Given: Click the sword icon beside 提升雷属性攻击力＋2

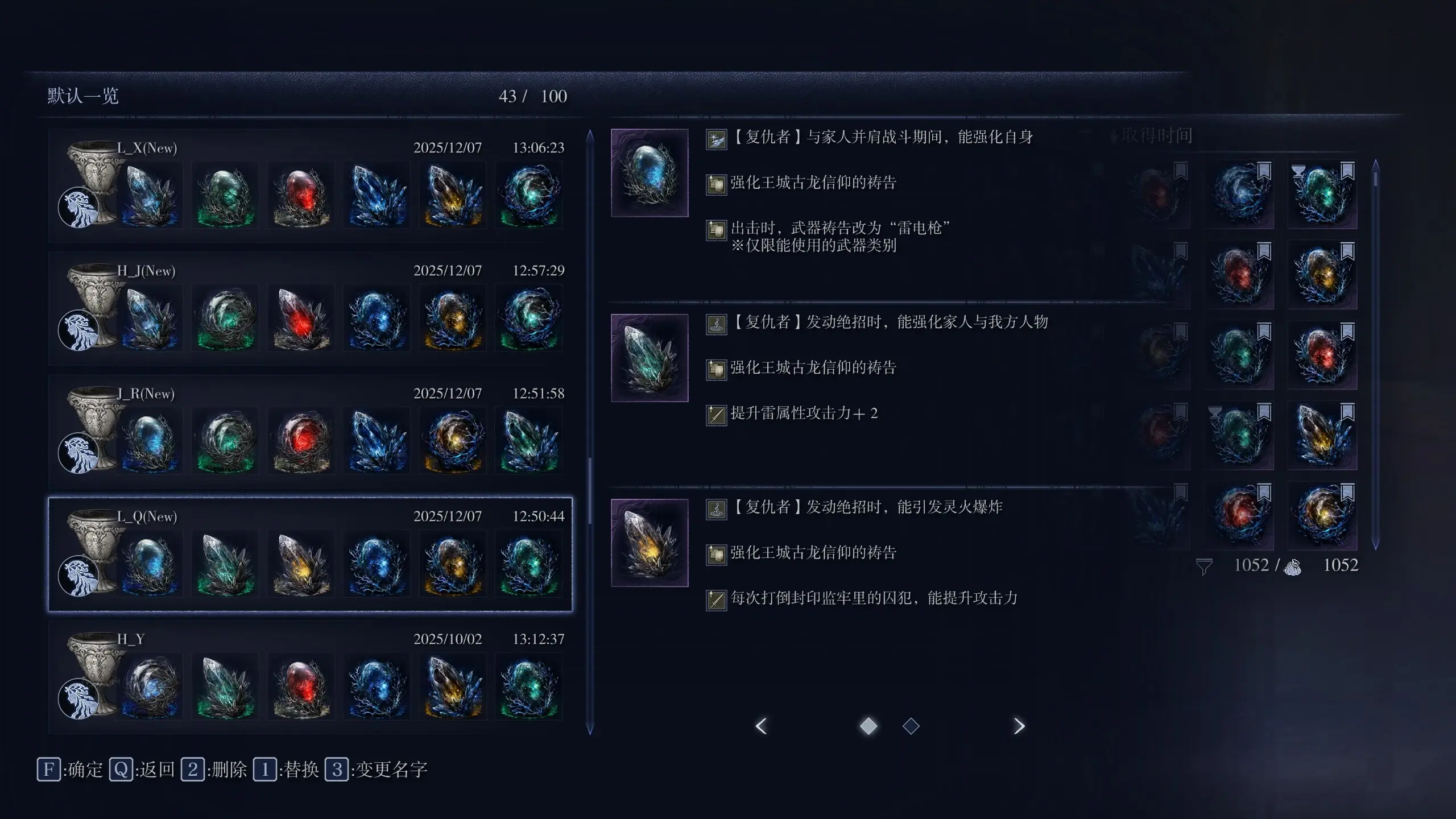Looking at the screenshot, I should click(x=715, y=415).
